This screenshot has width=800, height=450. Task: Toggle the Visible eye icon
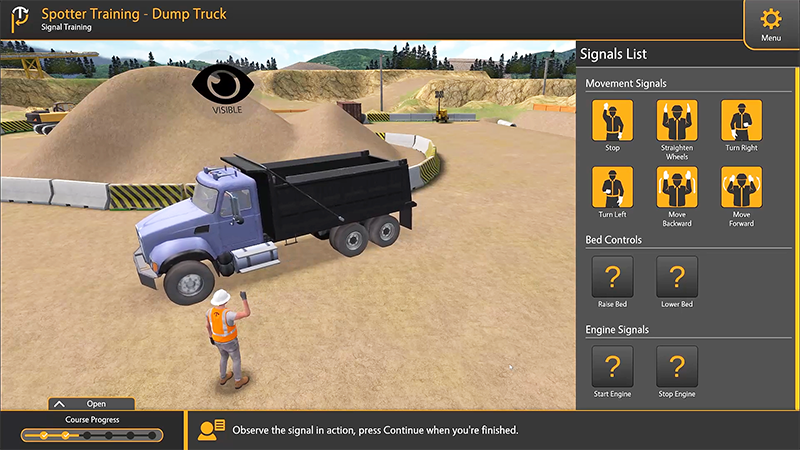(227, 85)
